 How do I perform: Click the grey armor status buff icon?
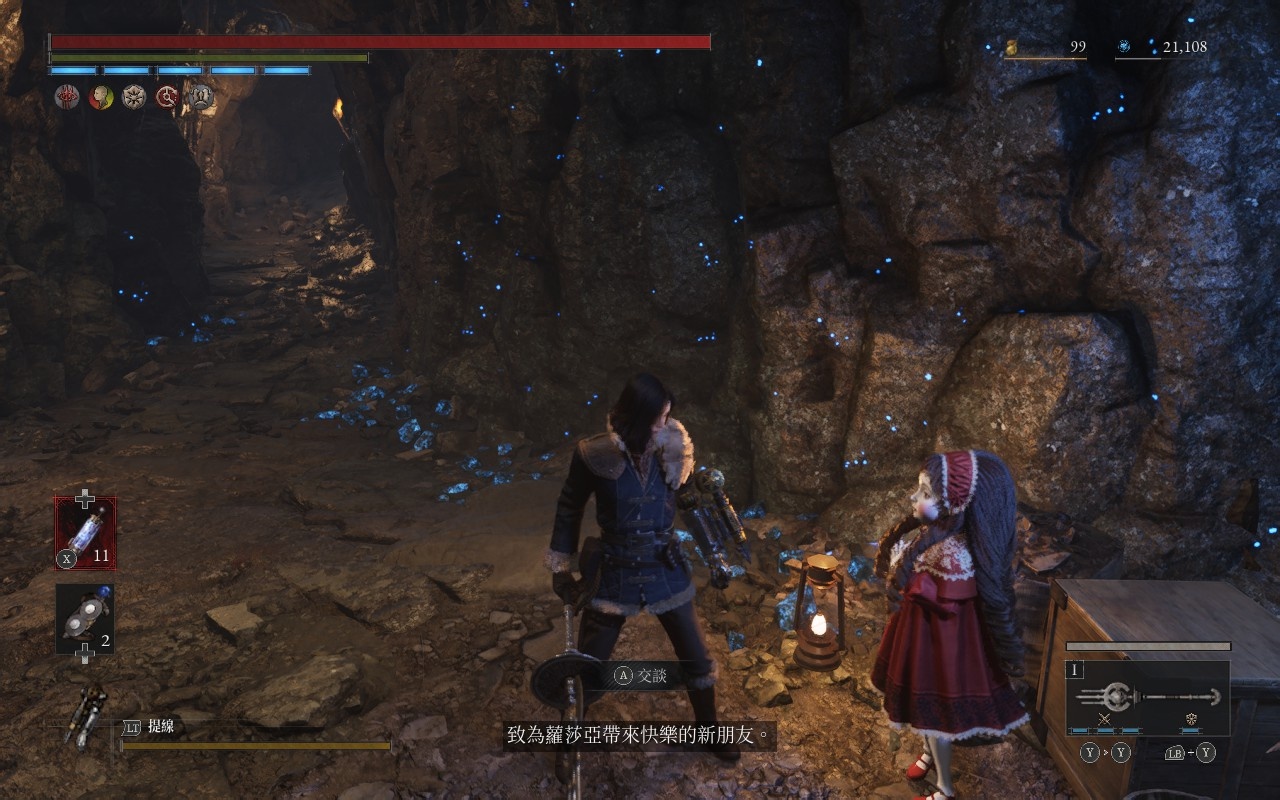click(201, 97)
